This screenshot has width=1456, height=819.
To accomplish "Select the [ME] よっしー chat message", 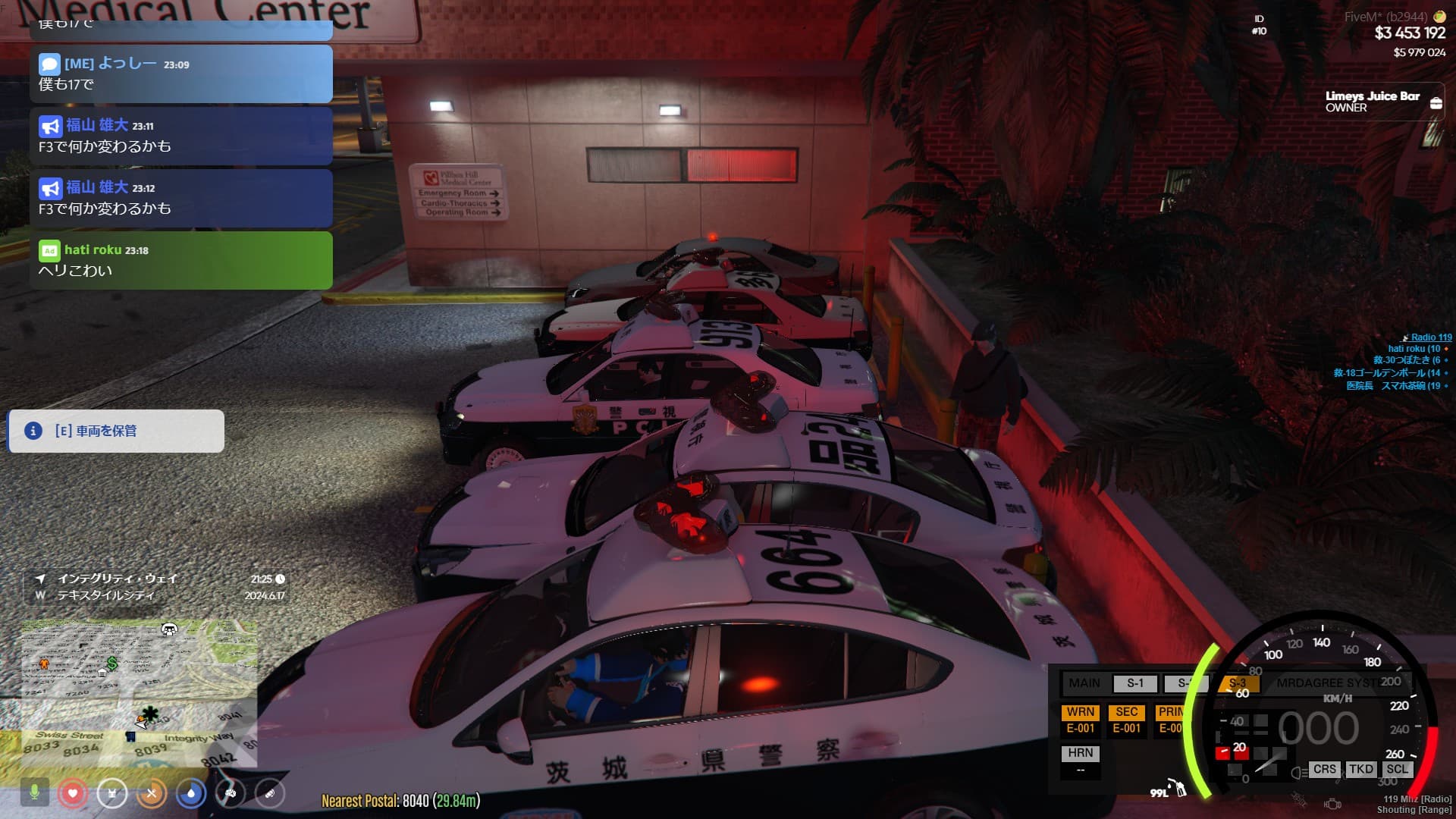I will (180, 74).
